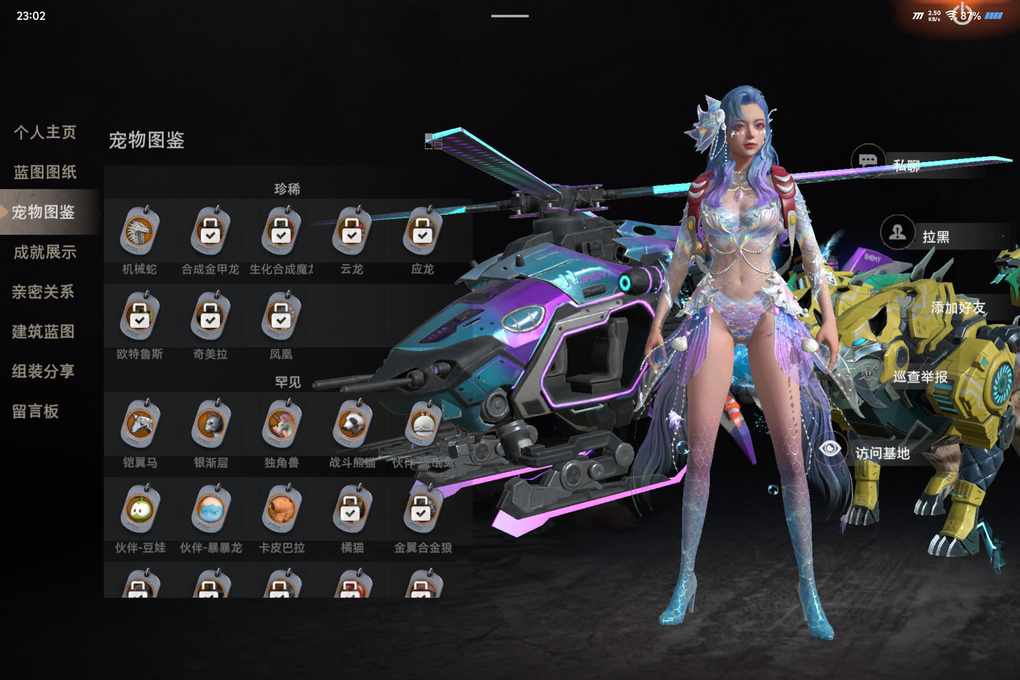
Task: Choose the locked 云龙 pet badge
Action: 351,232
